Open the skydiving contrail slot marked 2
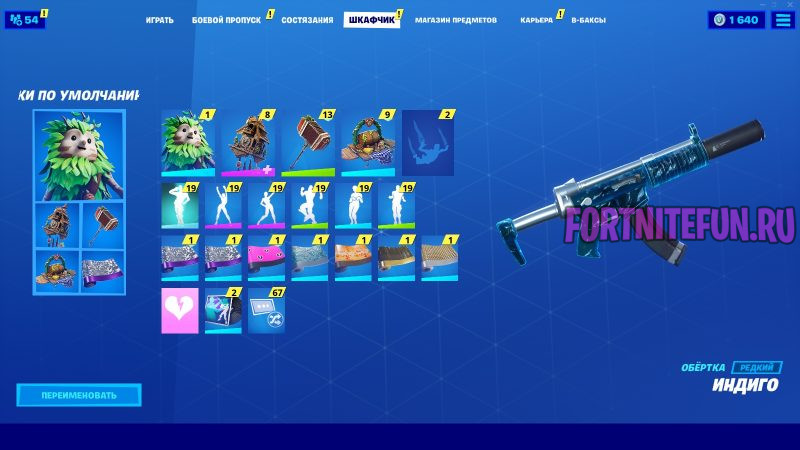Viewport: 800px width, 450px height. (428, 143)
